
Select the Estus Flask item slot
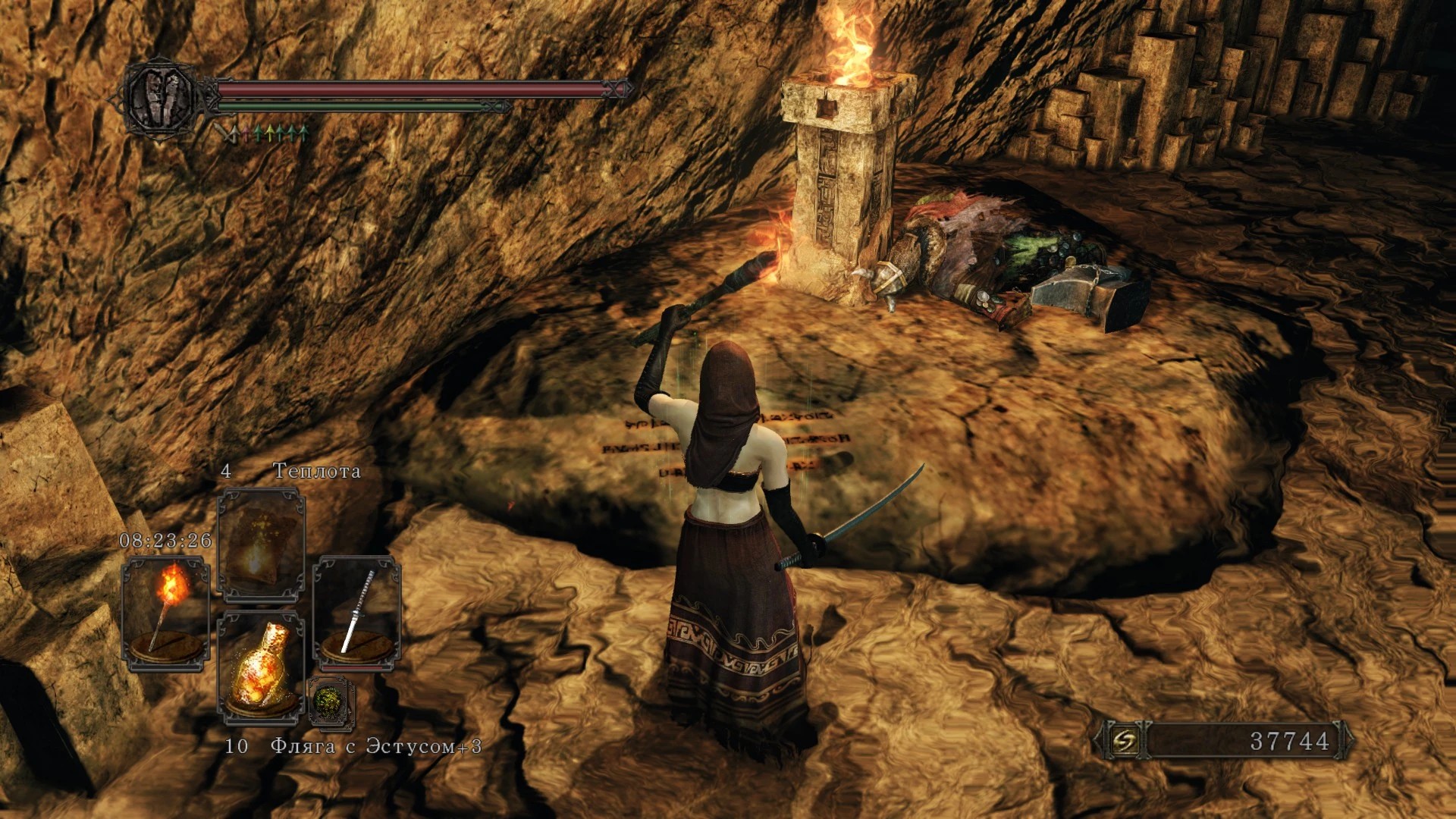[x=261, y=667]
